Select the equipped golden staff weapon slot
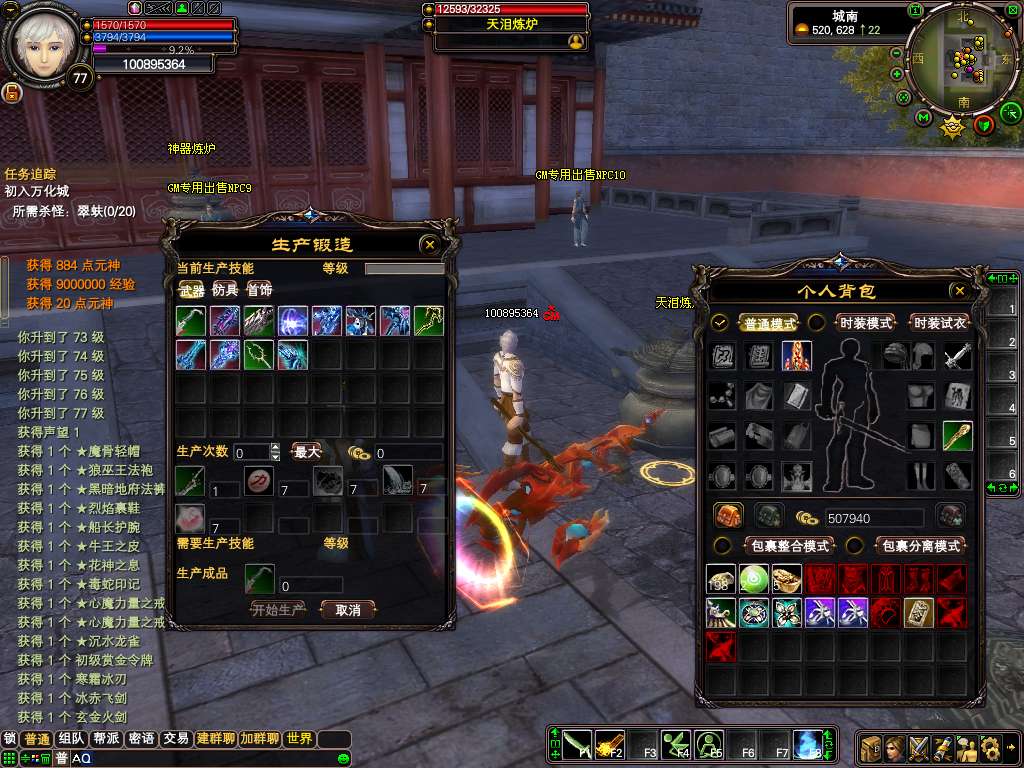The width and height of the screenshot is (1024, 768). point(957,436)
